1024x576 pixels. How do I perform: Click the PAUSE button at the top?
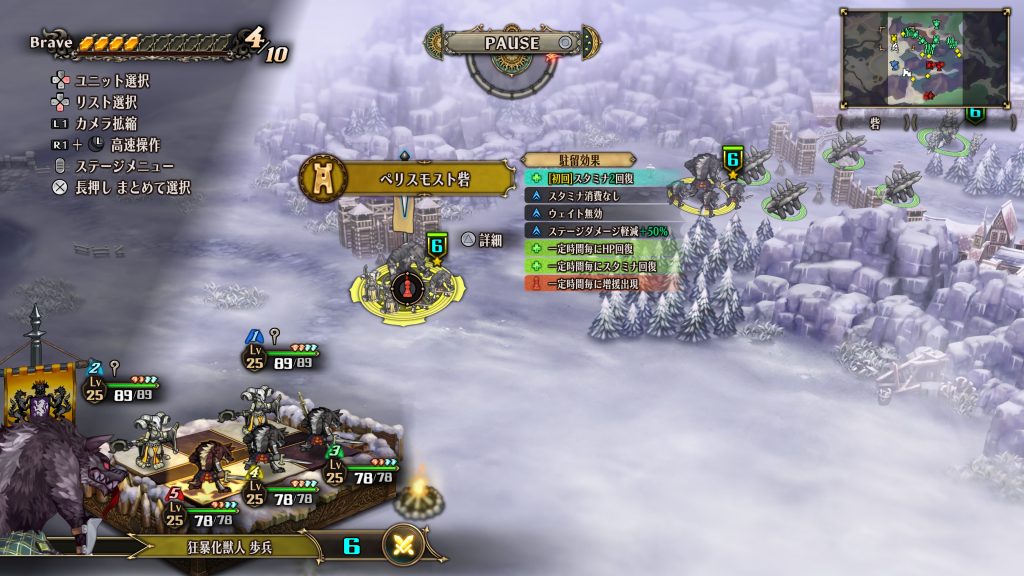[x=511, y=43]
